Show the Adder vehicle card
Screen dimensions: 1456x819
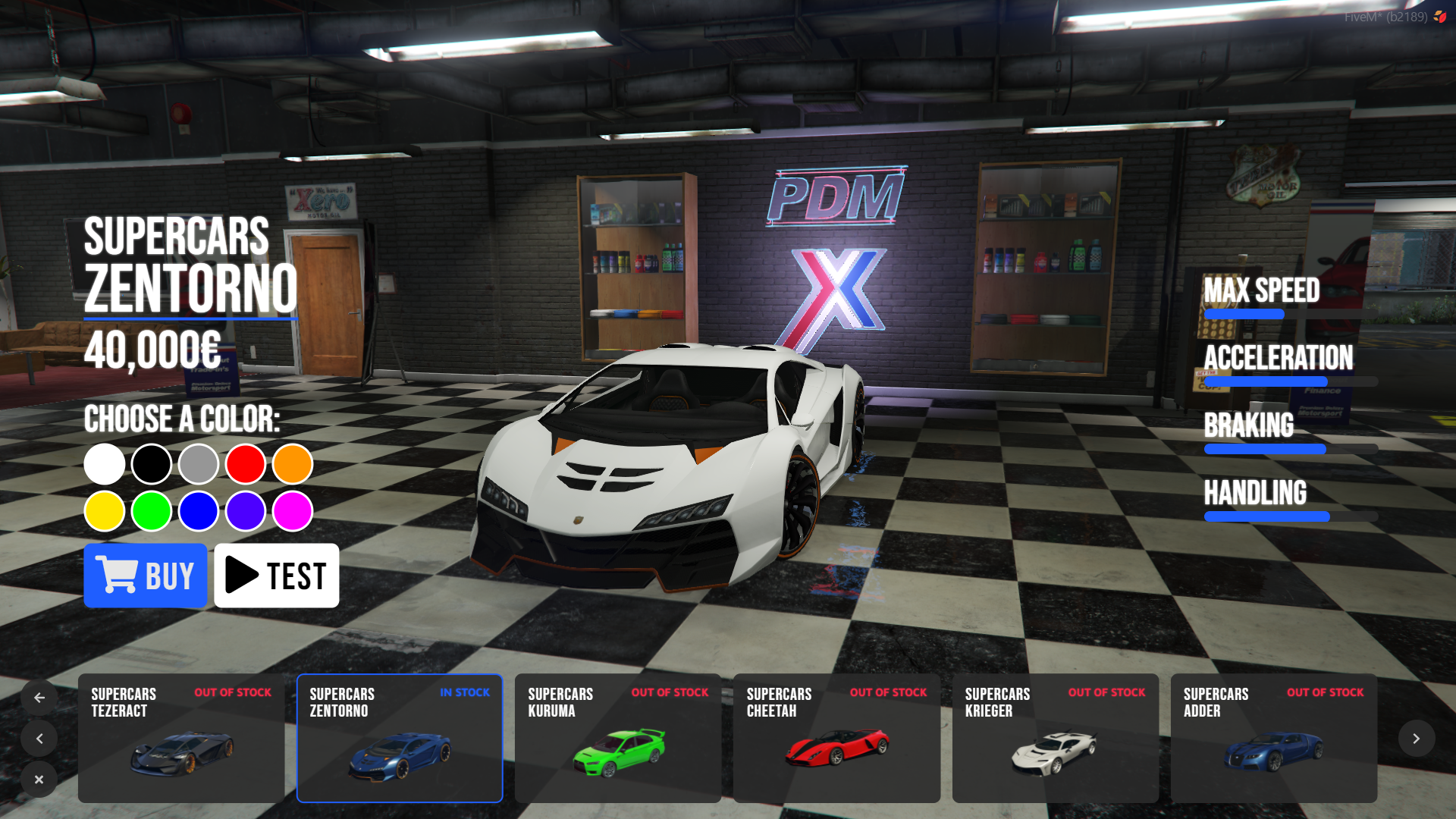(1273, 738)
